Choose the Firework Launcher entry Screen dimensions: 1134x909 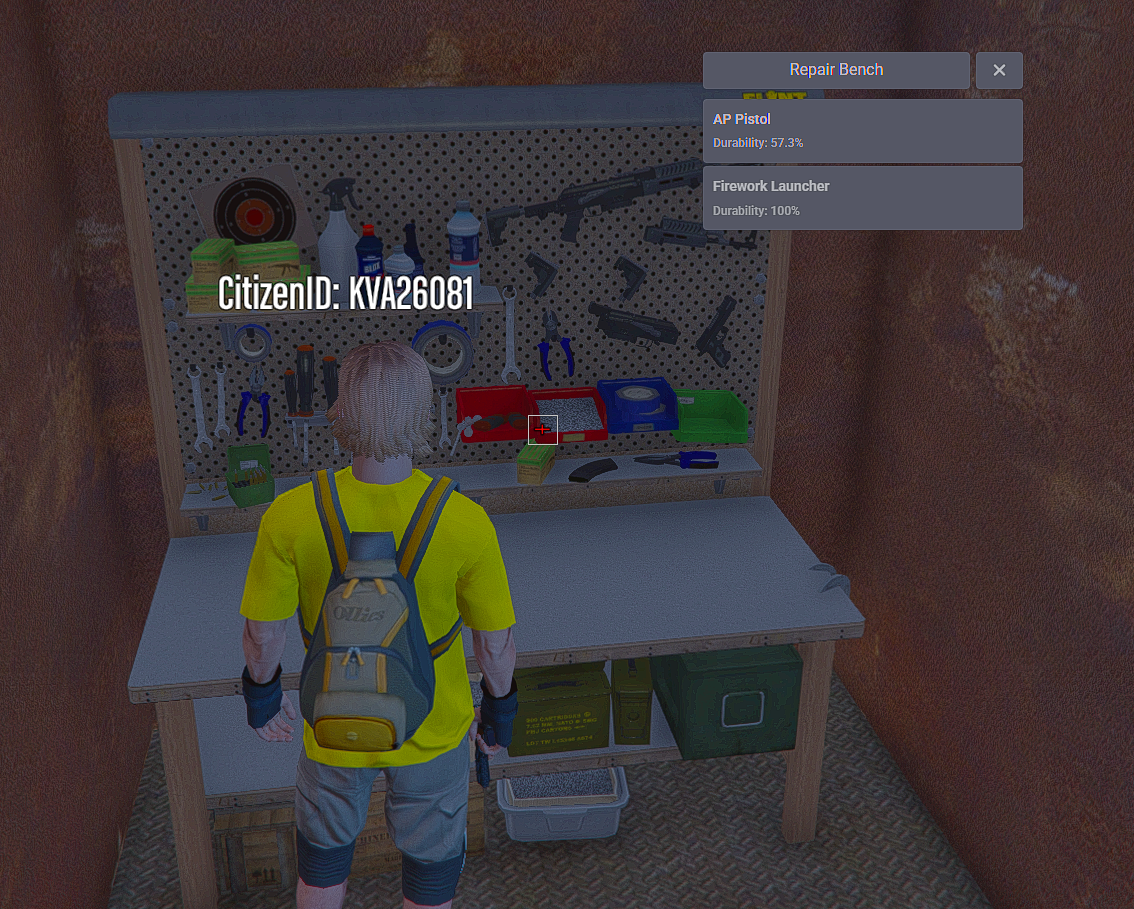coord(862,198)
